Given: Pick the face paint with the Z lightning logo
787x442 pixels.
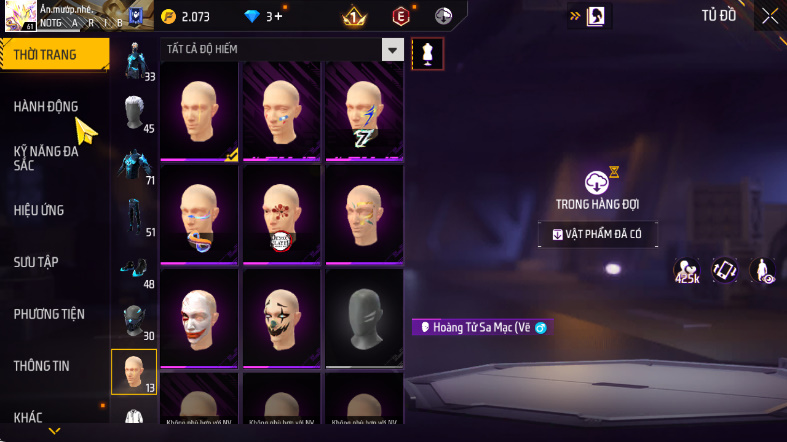Looking at the screenshot, I should coord(364,108).
